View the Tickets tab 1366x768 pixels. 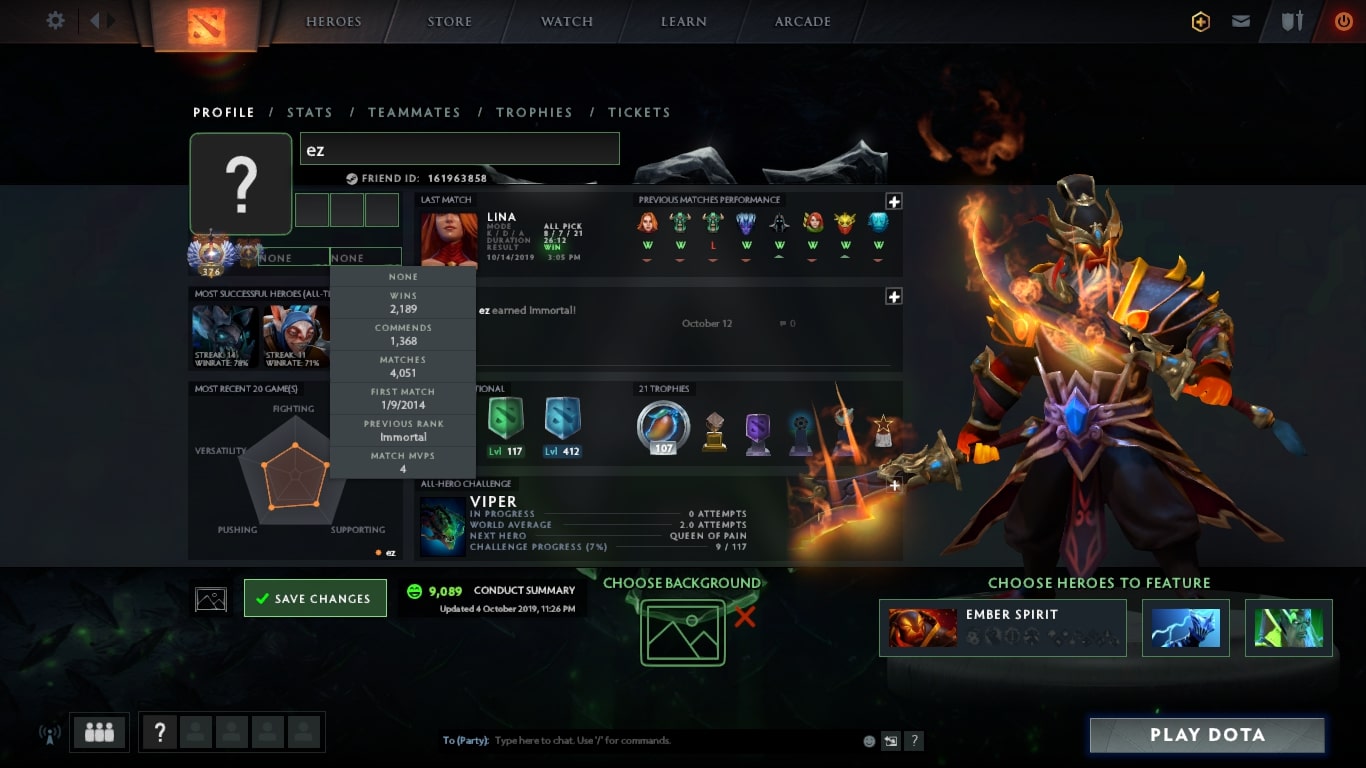click(x=639, y=112)
